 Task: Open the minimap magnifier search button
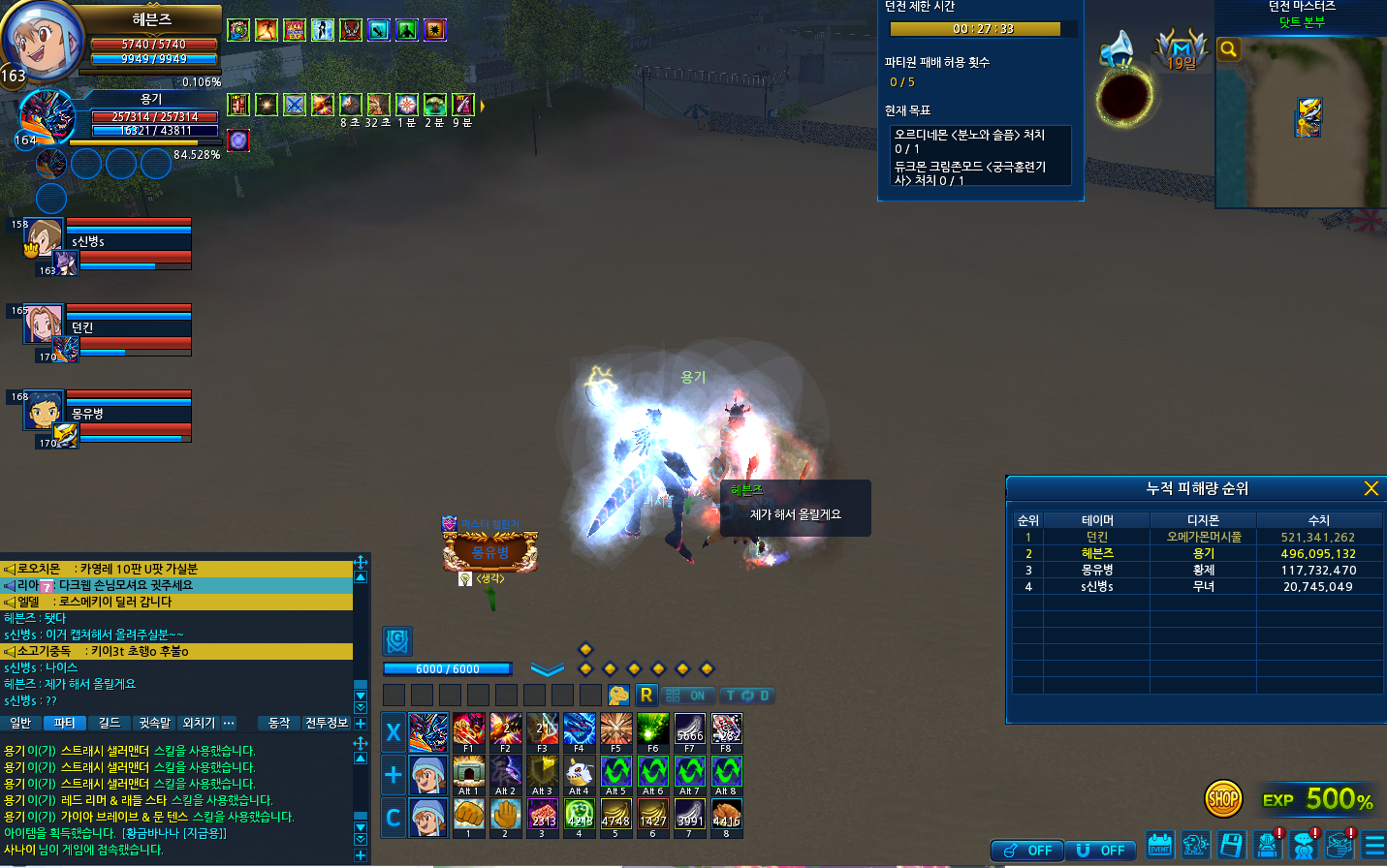1229,49
